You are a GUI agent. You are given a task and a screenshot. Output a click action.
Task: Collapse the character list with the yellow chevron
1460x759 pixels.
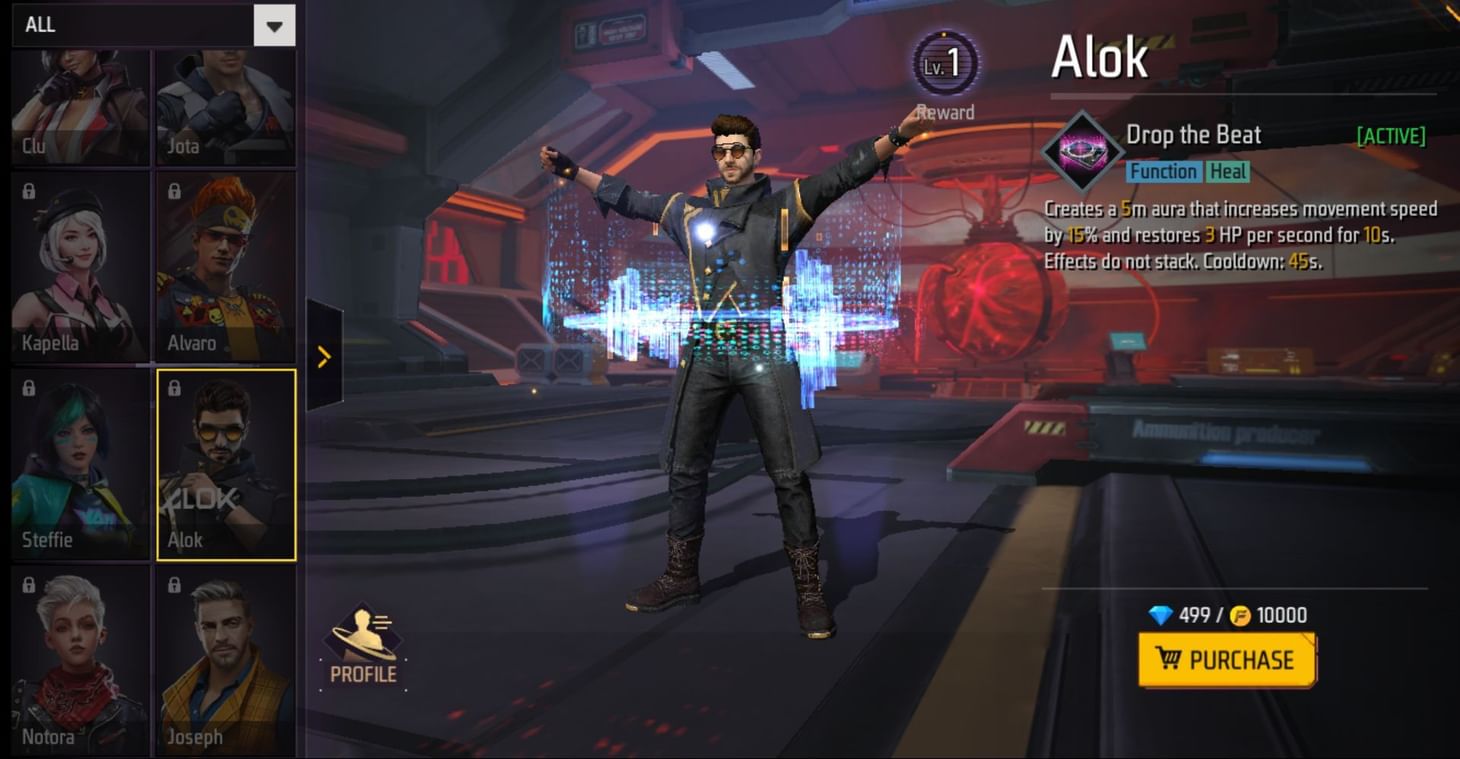[323, 355]
